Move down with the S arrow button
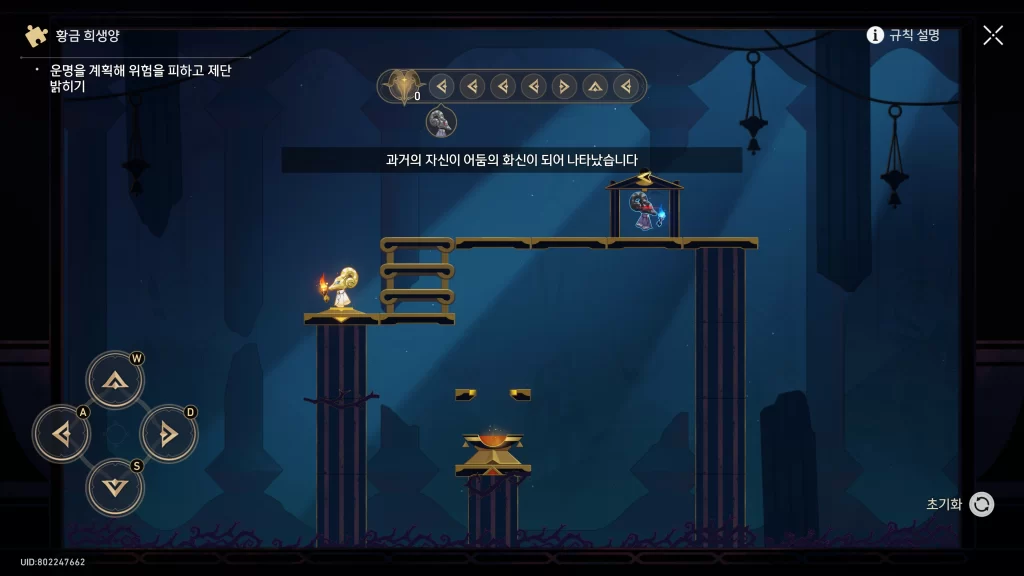The height and width of the screenshot is (576, 1024). [x=115, y=487]
